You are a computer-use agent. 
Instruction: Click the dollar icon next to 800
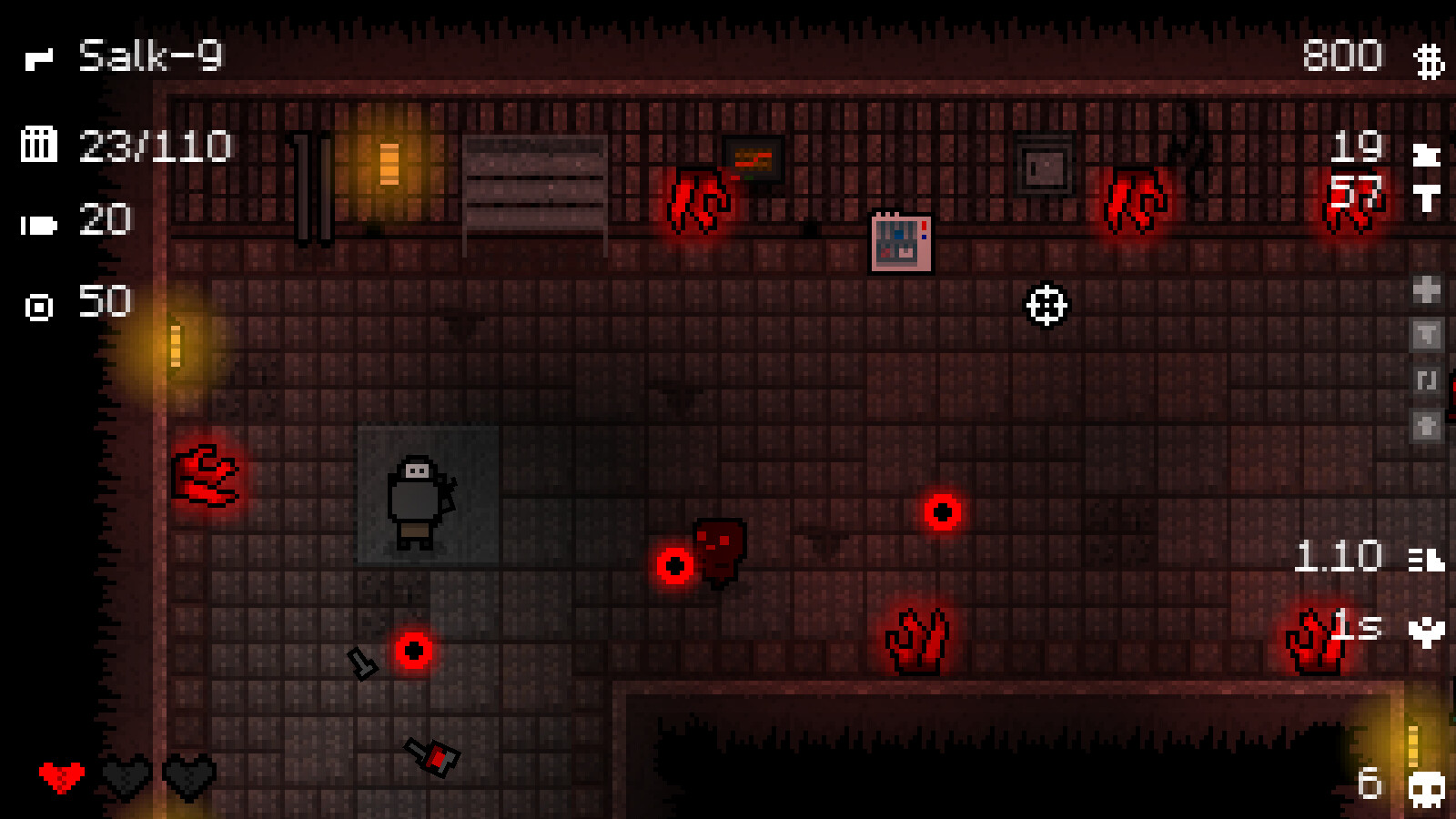[1429, 57]
